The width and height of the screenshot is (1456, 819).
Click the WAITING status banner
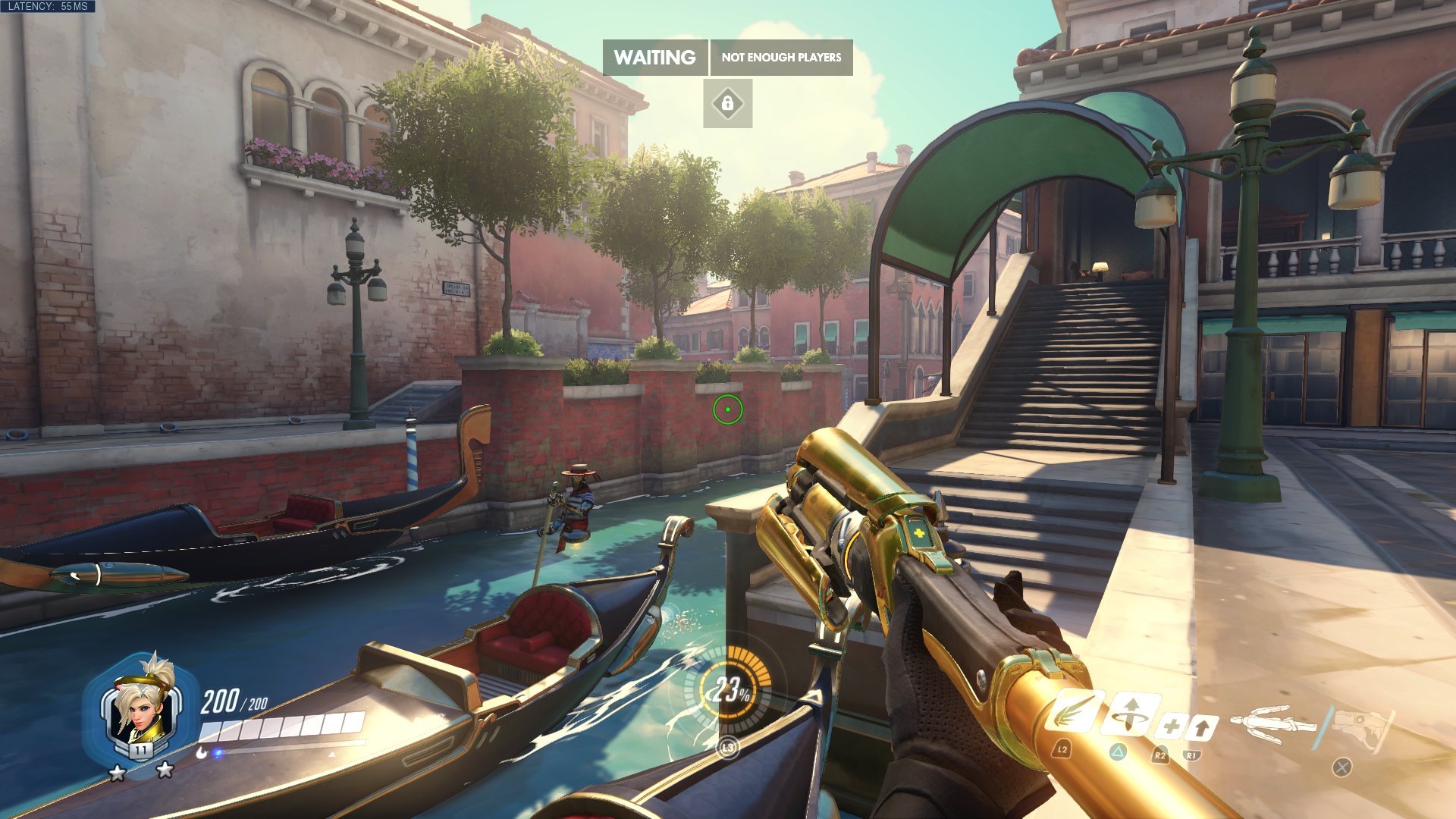(x=654, y=58)
